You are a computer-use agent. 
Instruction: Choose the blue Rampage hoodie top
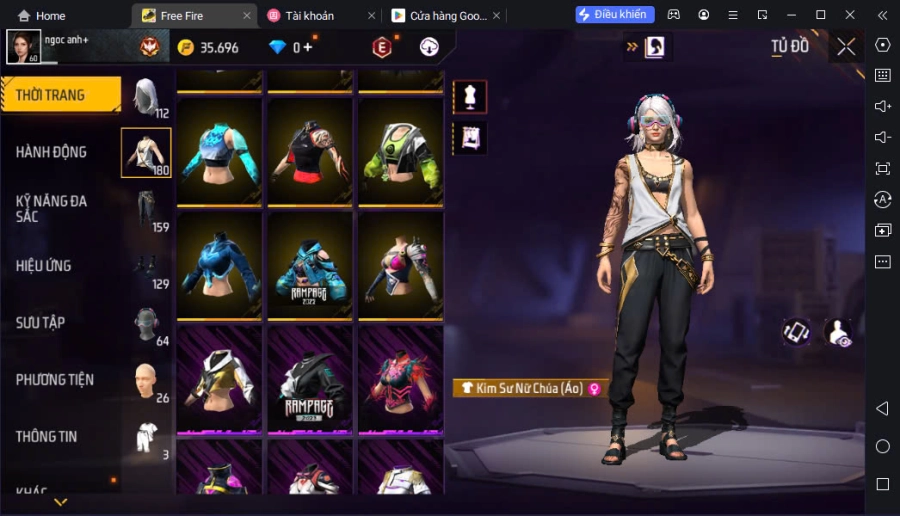coord(310,266)
